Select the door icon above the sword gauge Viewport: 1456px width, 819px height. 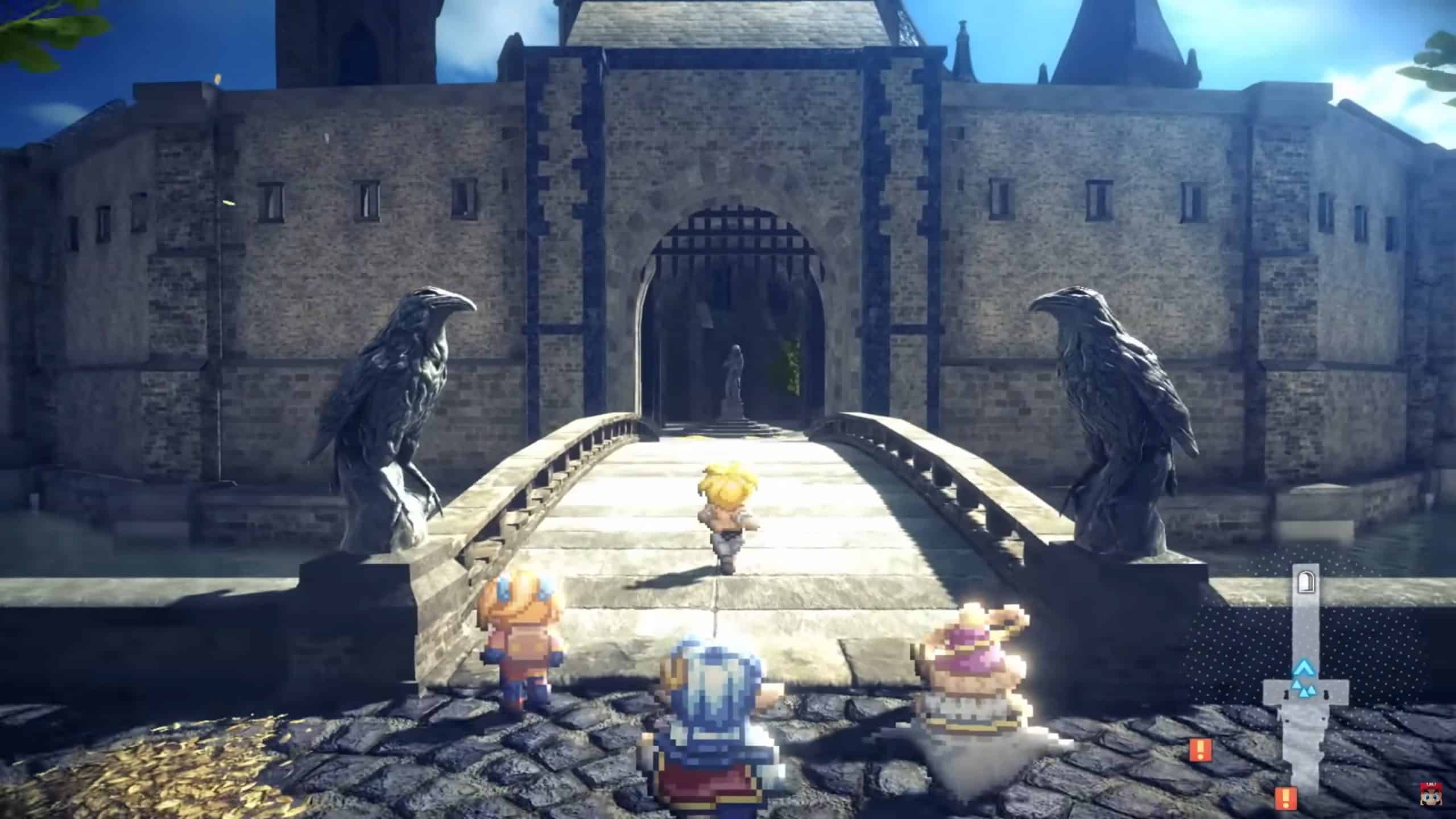(x=1307, y=582)
